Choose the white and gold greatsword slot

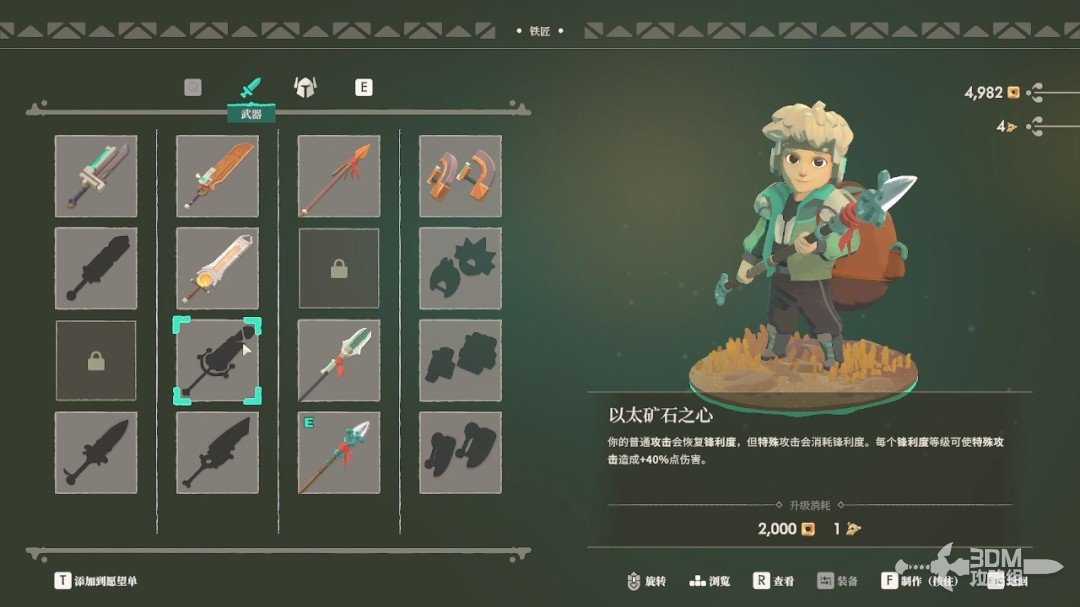(217, 268)
